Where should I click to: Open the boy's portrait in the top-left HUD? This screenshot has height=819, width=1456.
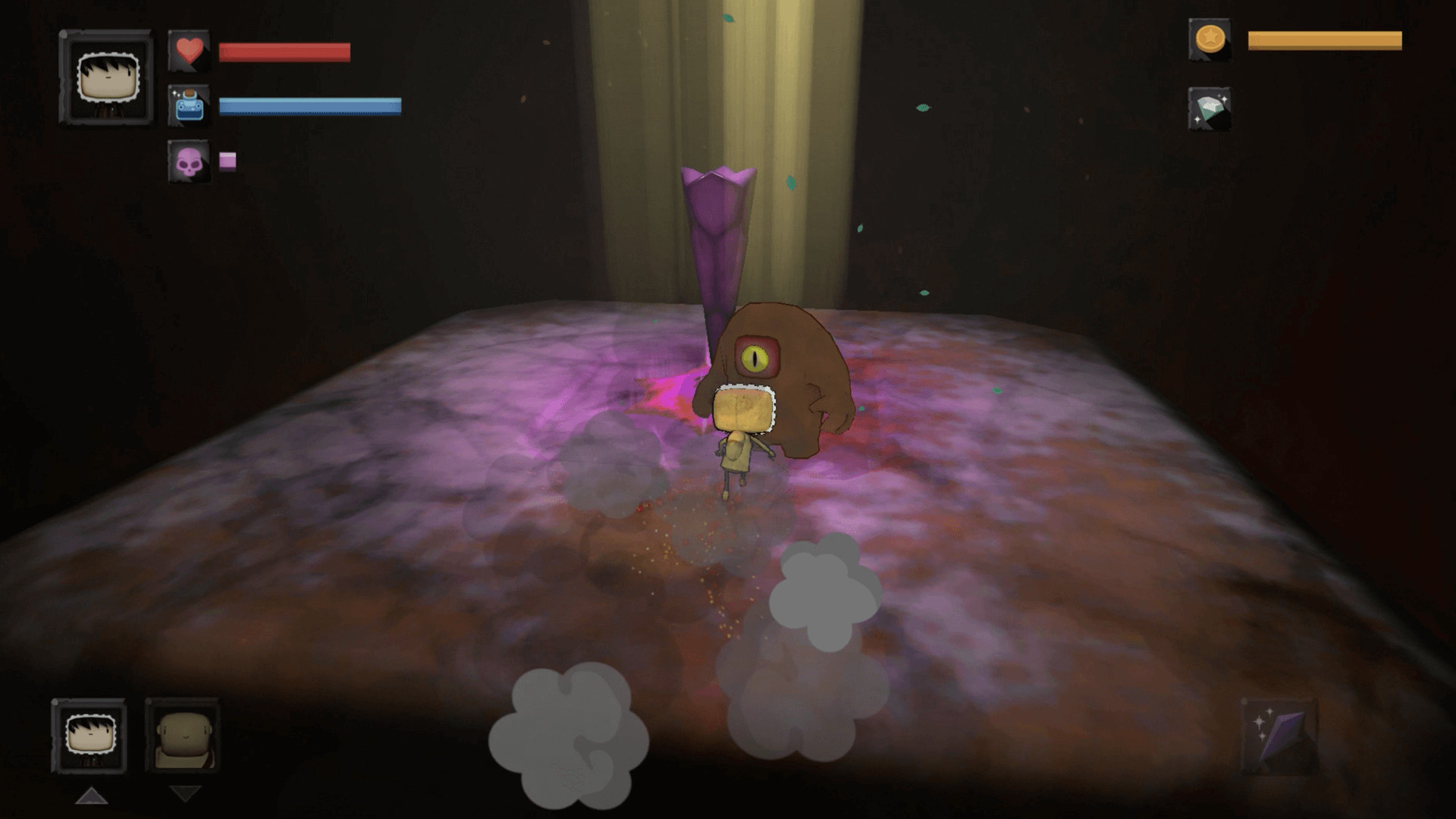pos(106,76)
